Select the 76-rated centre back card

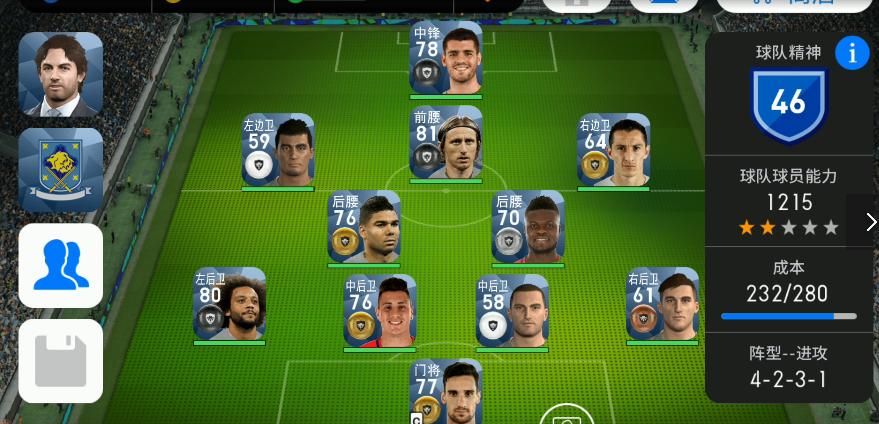click(379, 311)
